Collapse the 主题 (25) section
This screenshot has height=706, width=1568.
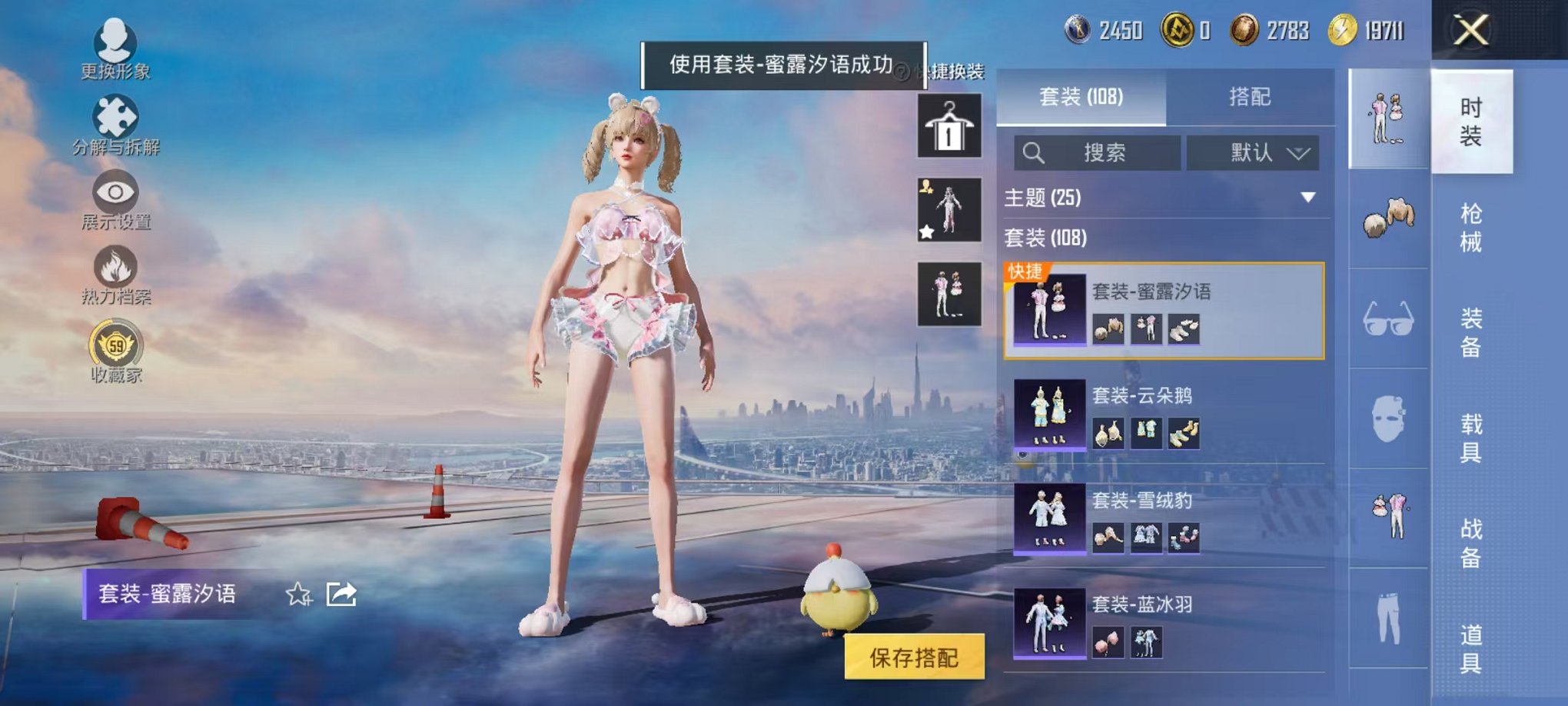1309,197
